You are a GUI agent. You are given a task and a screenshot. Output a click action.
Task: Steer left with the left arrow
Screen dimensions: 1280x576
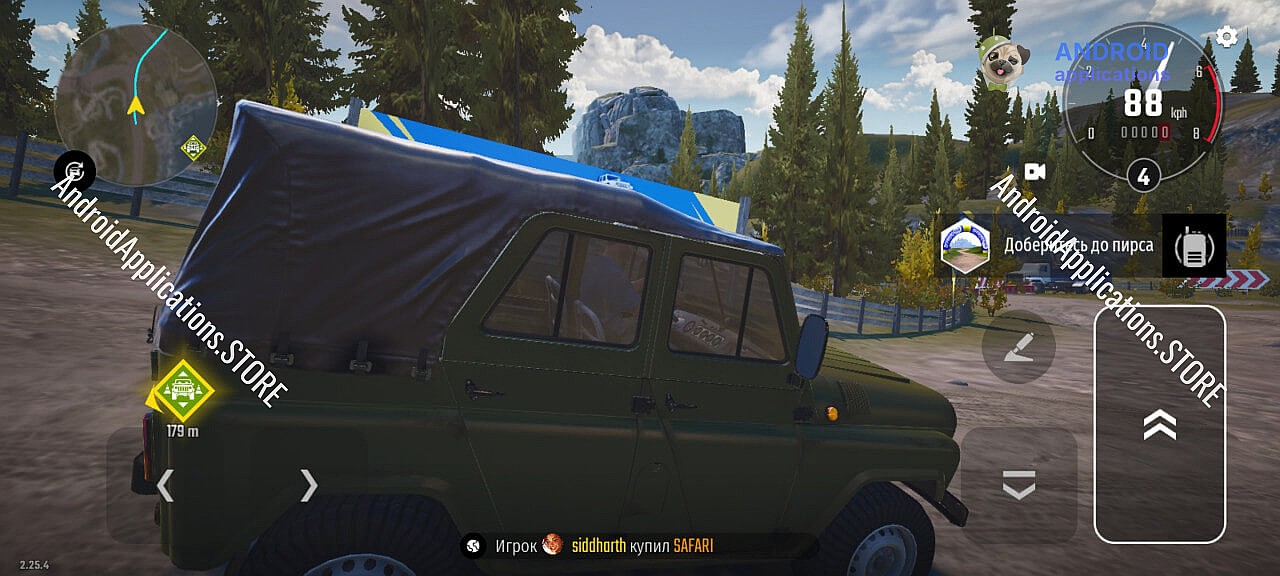pyautogui.click(x=165, y=485)
